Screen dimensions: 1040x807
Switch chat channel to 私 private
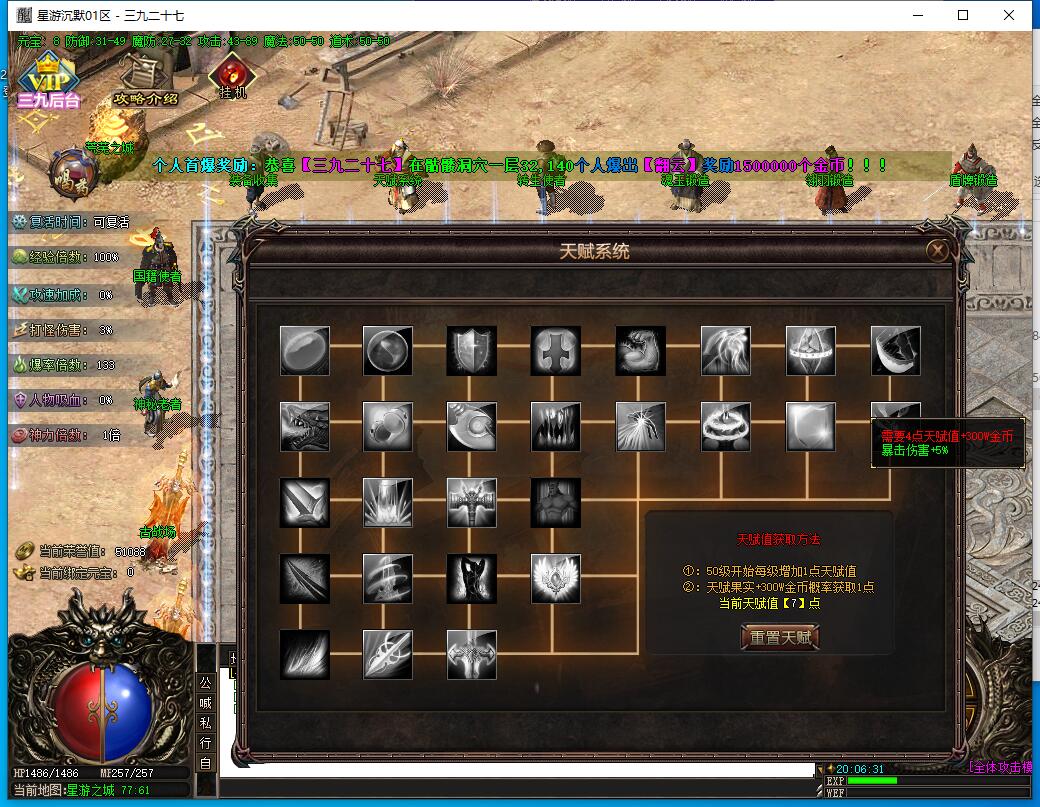point(205,722)
